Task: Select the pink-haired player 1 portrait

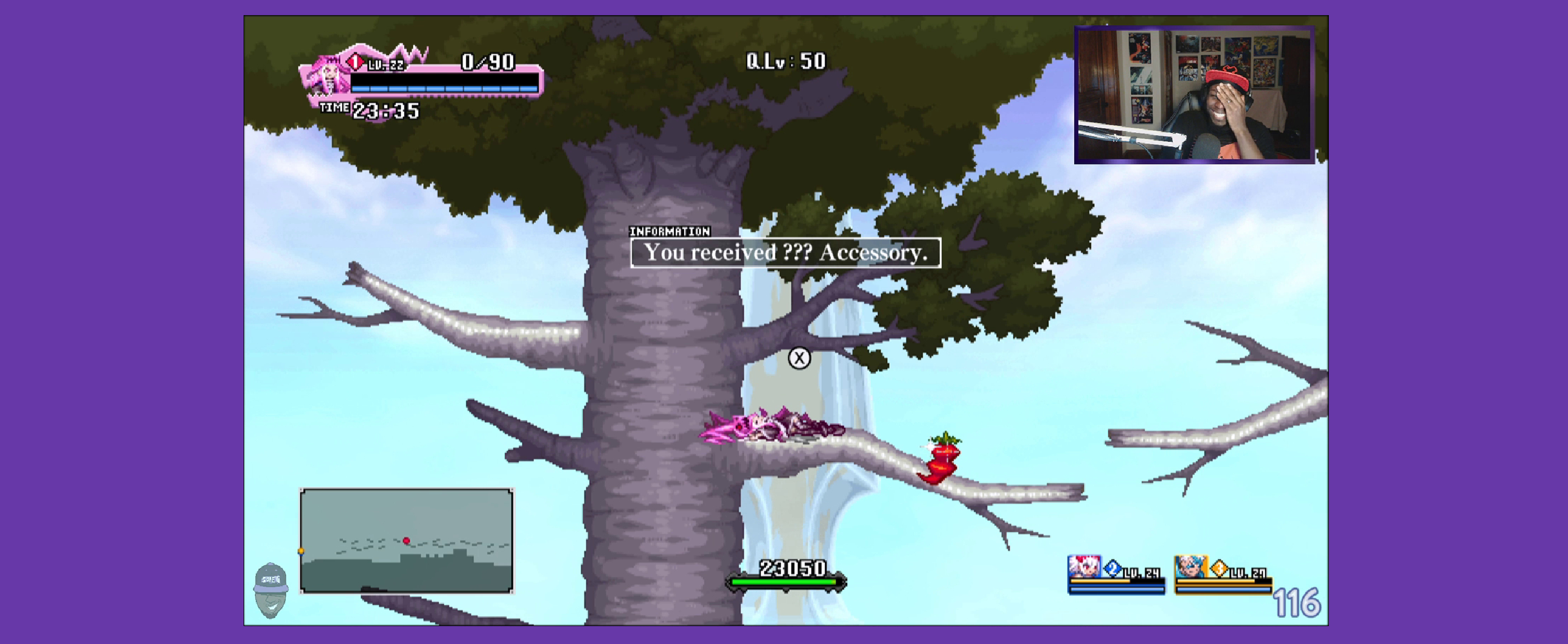Action: [326, 77]
